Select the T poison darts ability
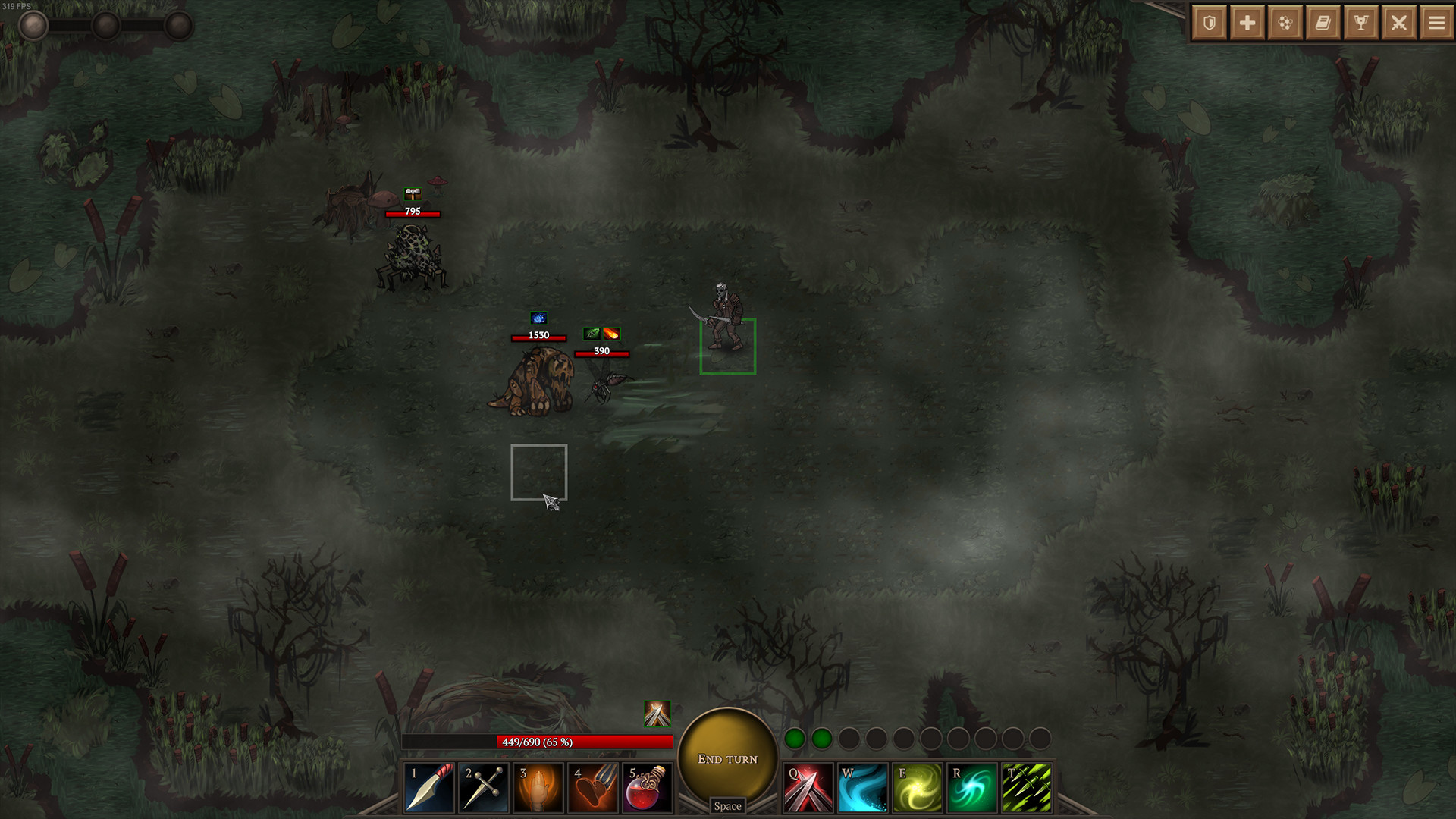The height and width of the screenshot is (819, 1456). tap(1028, 786)
